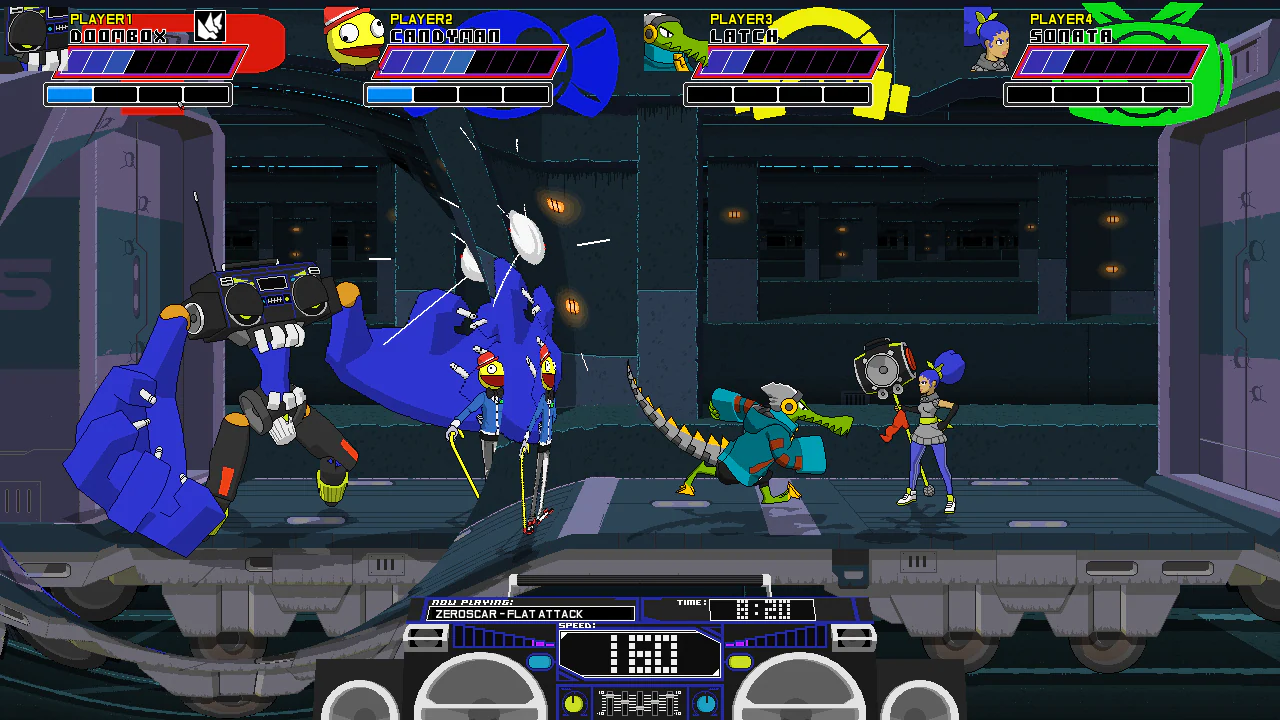Turn the cyan knob on the boombox

click(705, 701)
